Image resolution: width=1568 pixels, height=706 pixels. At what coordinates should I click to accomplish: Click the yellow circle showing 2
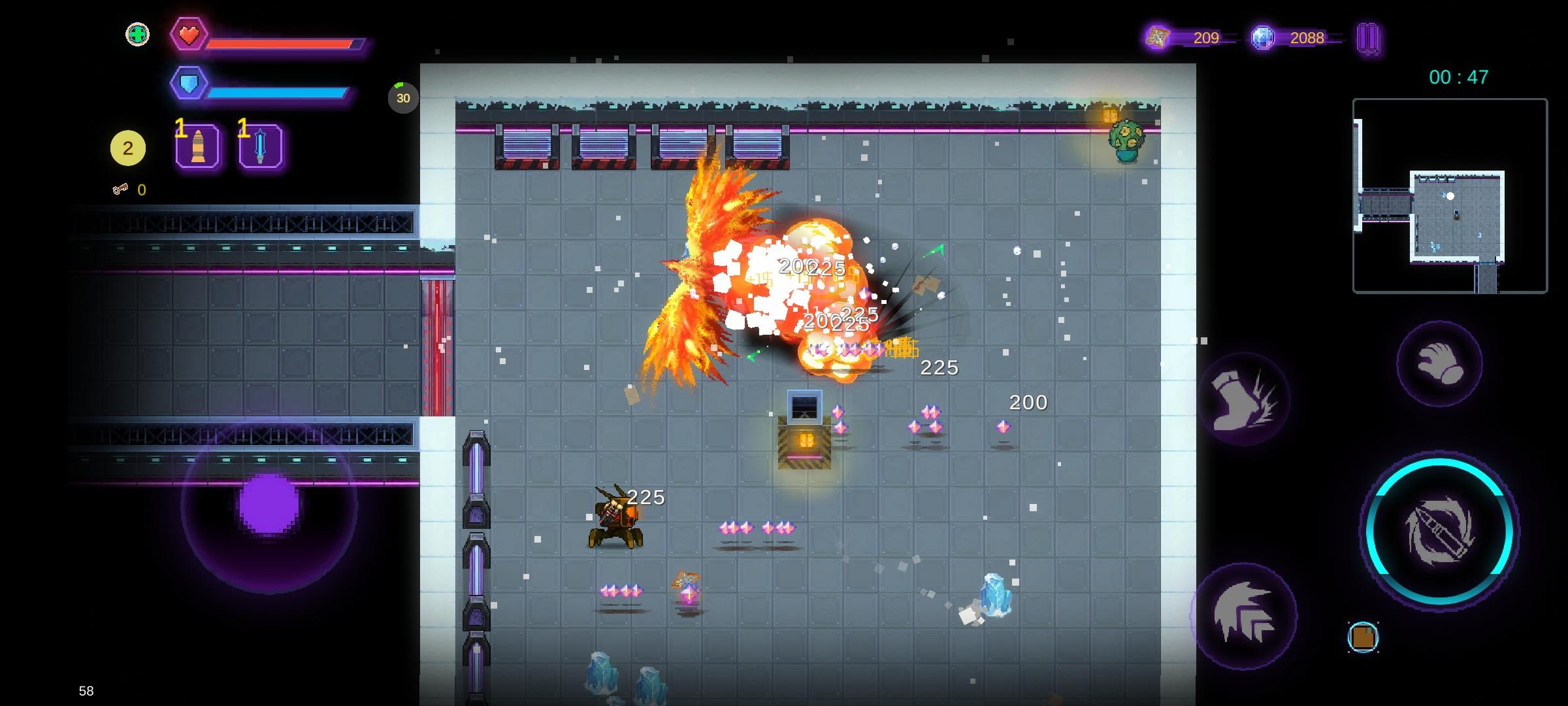point(128,148)
